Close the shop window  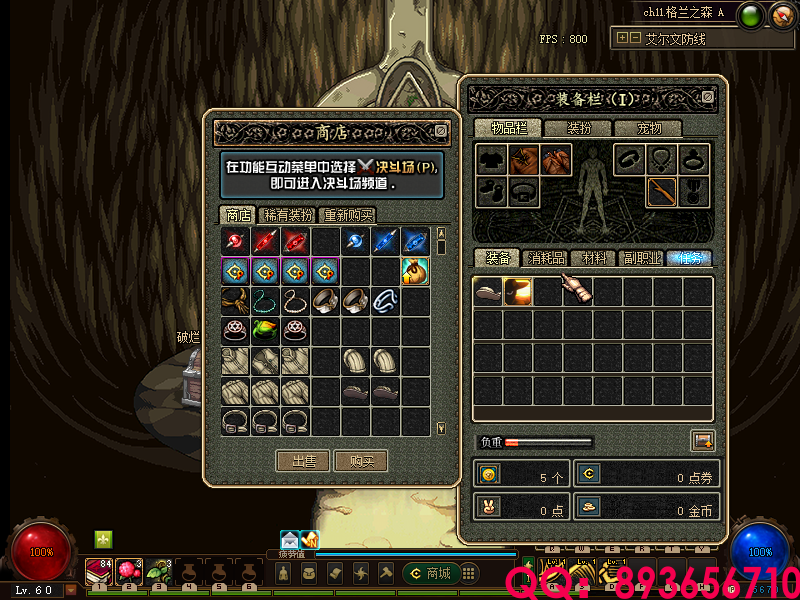pyautogui.click(x=441, y=131)
